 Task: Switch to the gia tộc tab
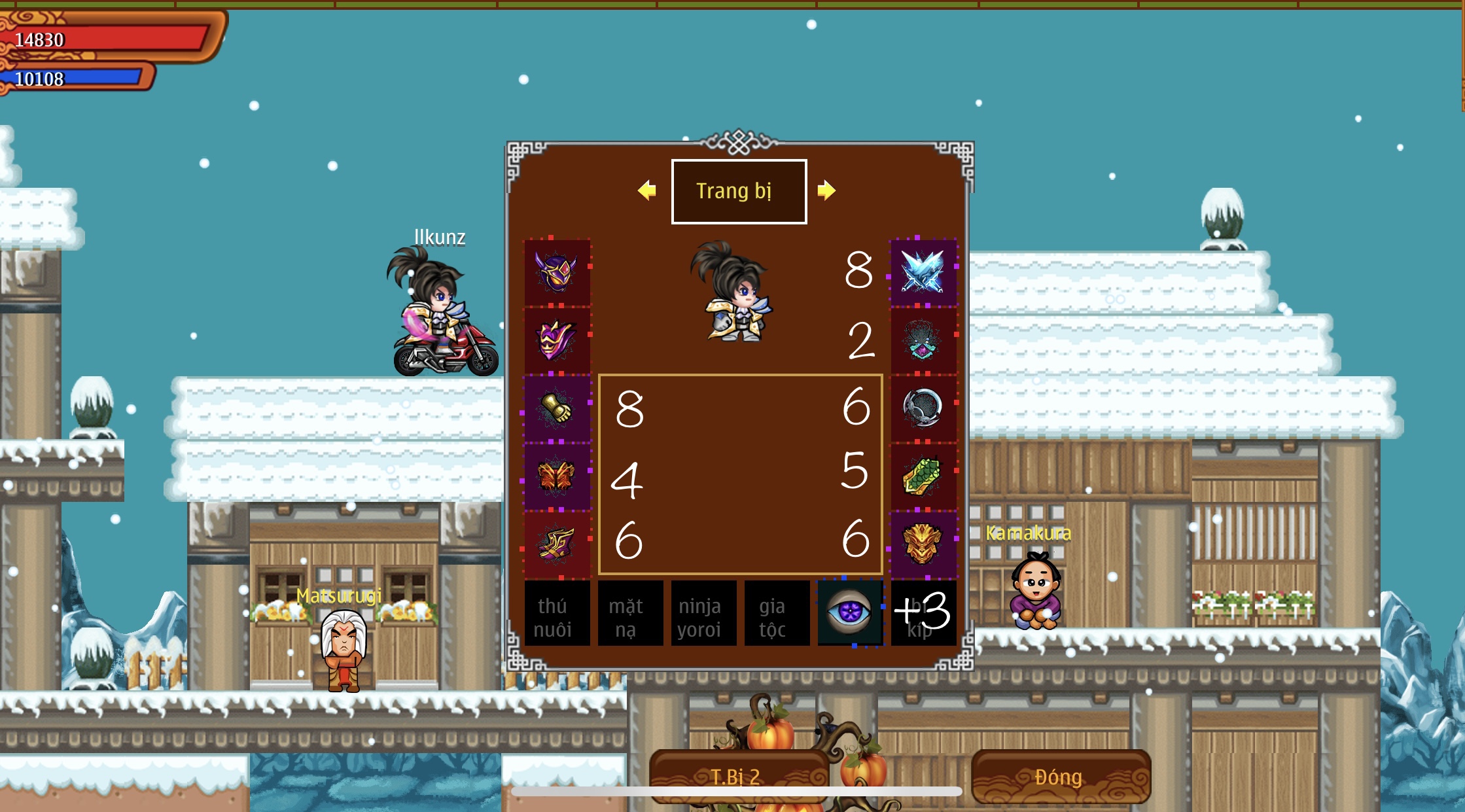tap(776, 614)
